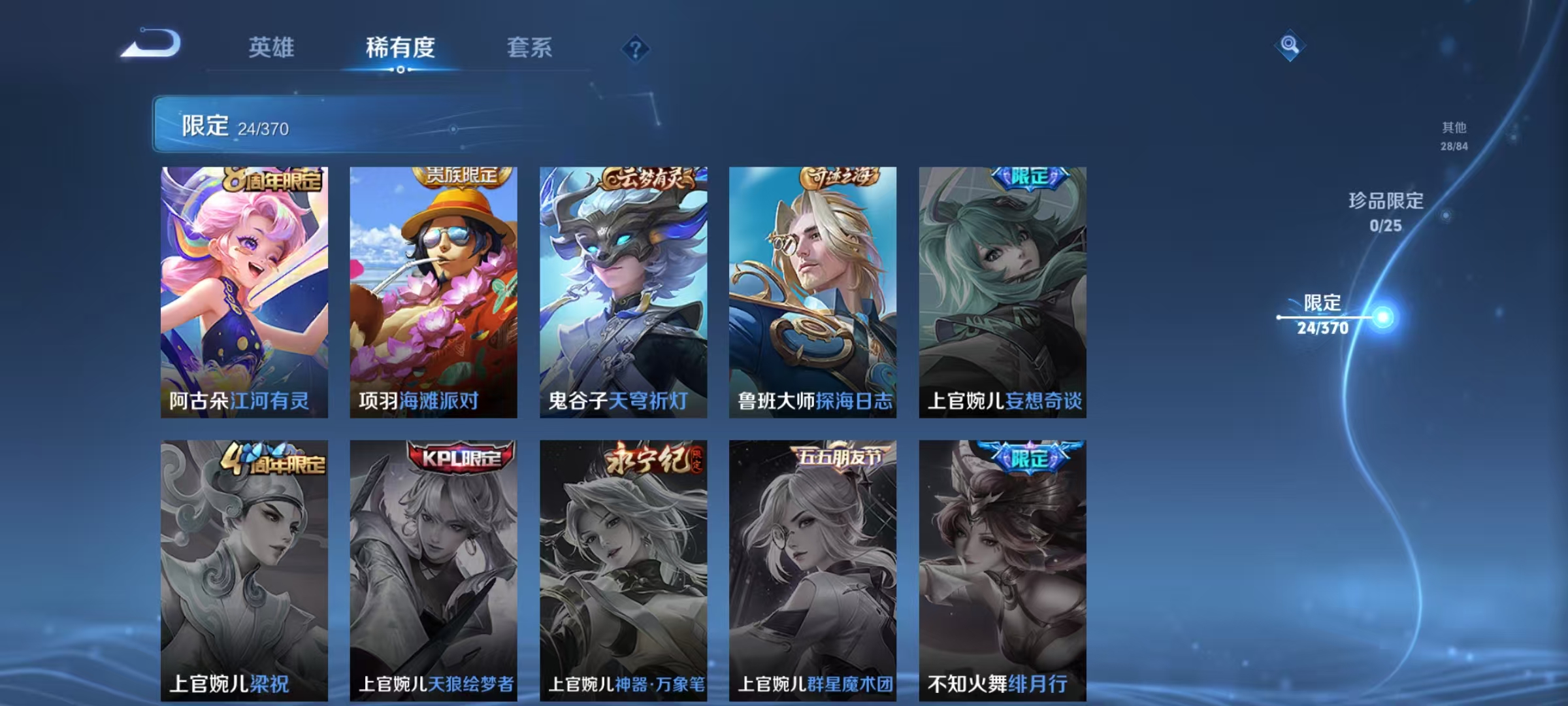Click the search magnifier icon
This screenshot has width=1568, height=706.
click(1290, 44)
